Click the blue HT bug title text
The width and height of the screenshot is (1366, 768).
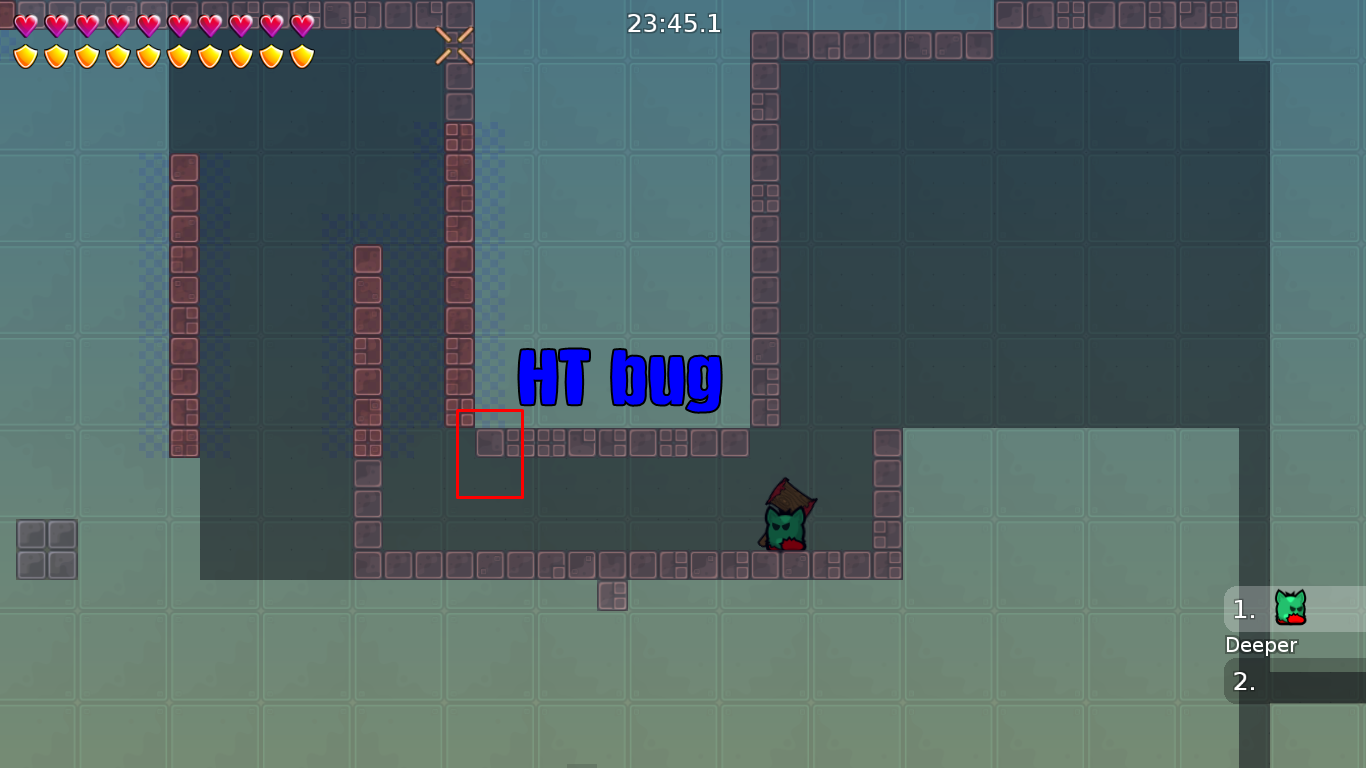click(621, 378)
